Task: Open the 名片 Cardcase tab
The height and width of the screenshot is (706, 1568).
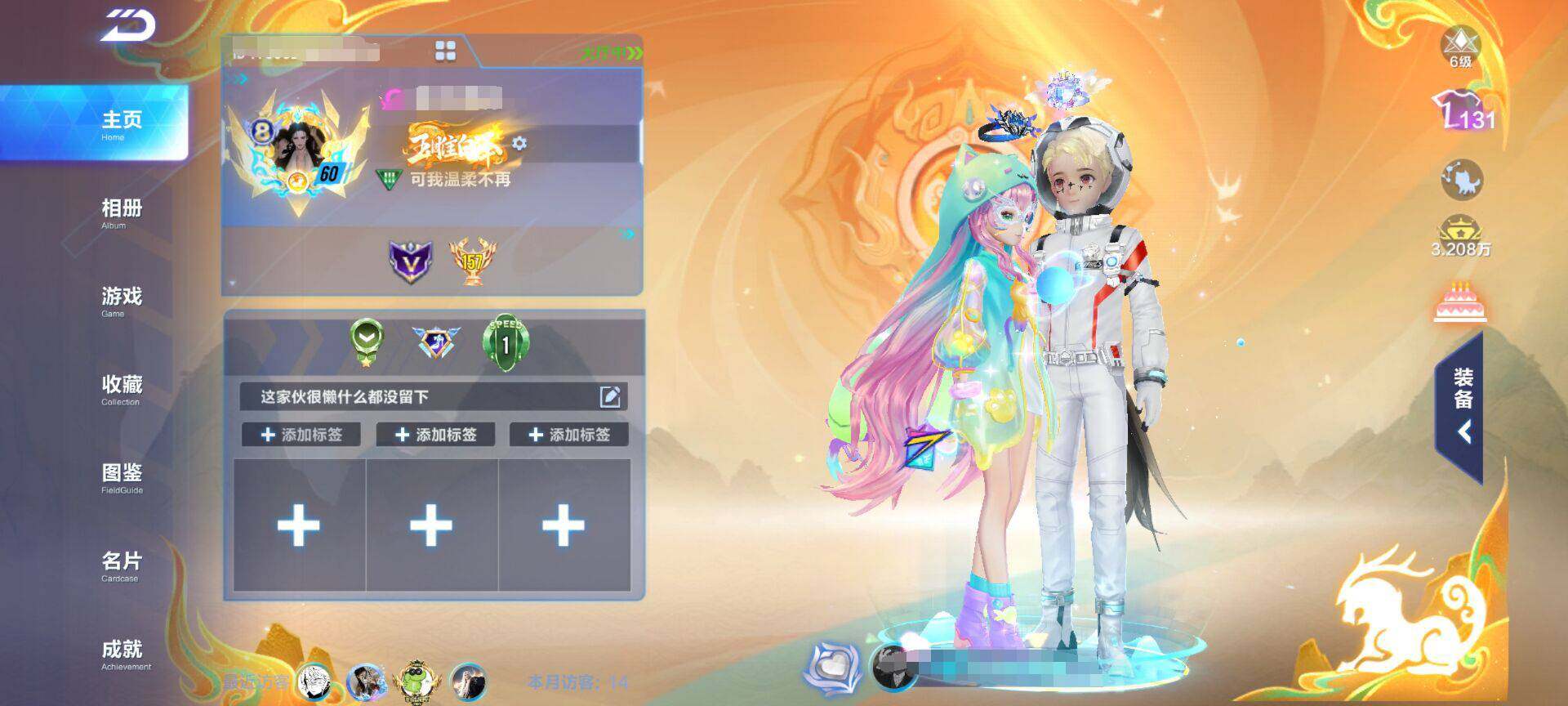Action: pos(121,565)
